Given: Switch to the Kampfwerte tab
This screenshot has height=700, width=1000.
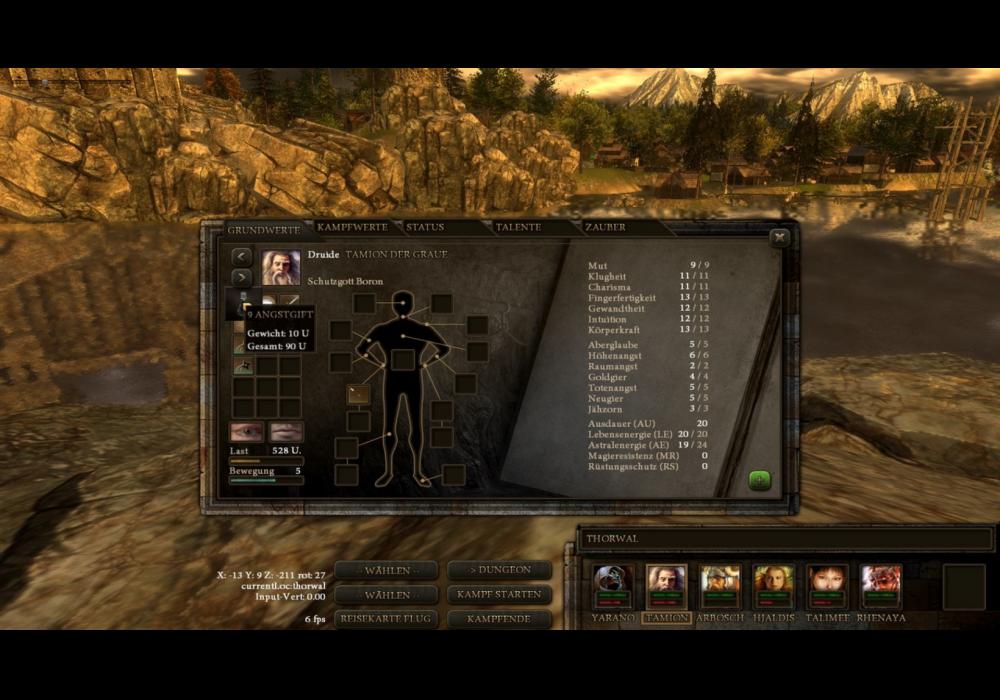Looking at the screenshot, I should (x=351, y=228).
